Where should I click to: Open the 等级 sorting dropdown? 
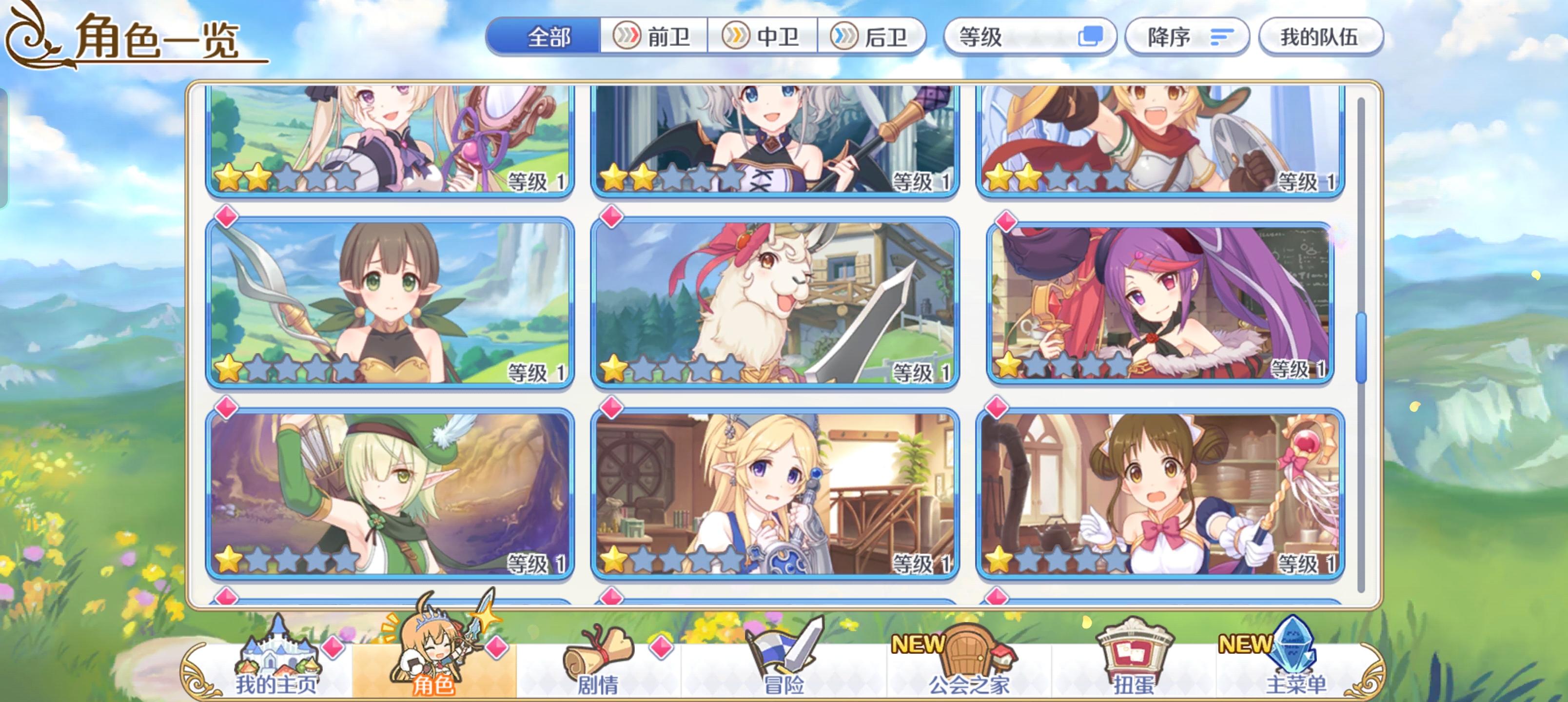coord(1010,37)
